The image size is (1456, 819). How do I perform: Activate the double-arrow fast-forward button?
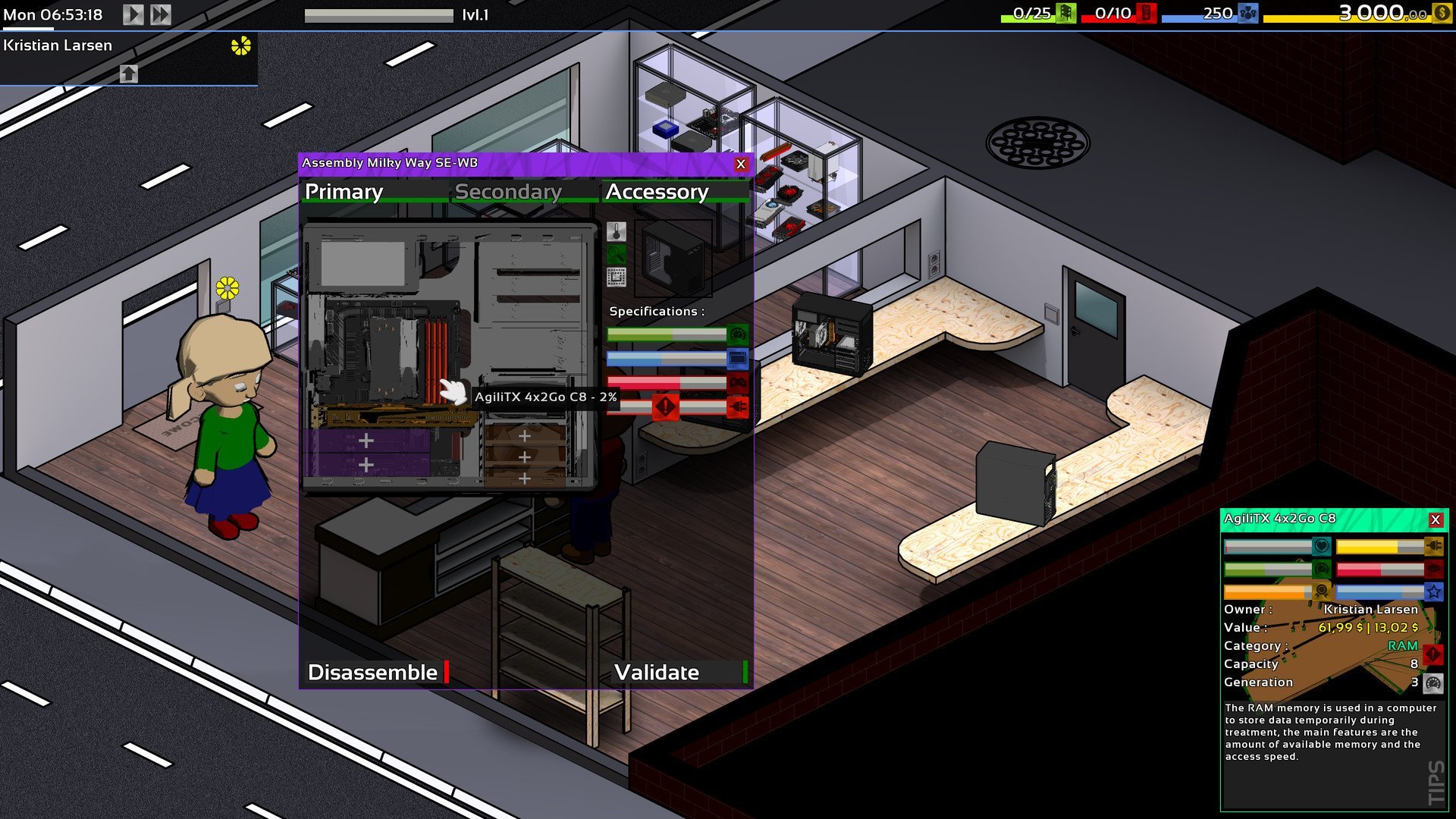pyautogui.click(x=160, y=14)
